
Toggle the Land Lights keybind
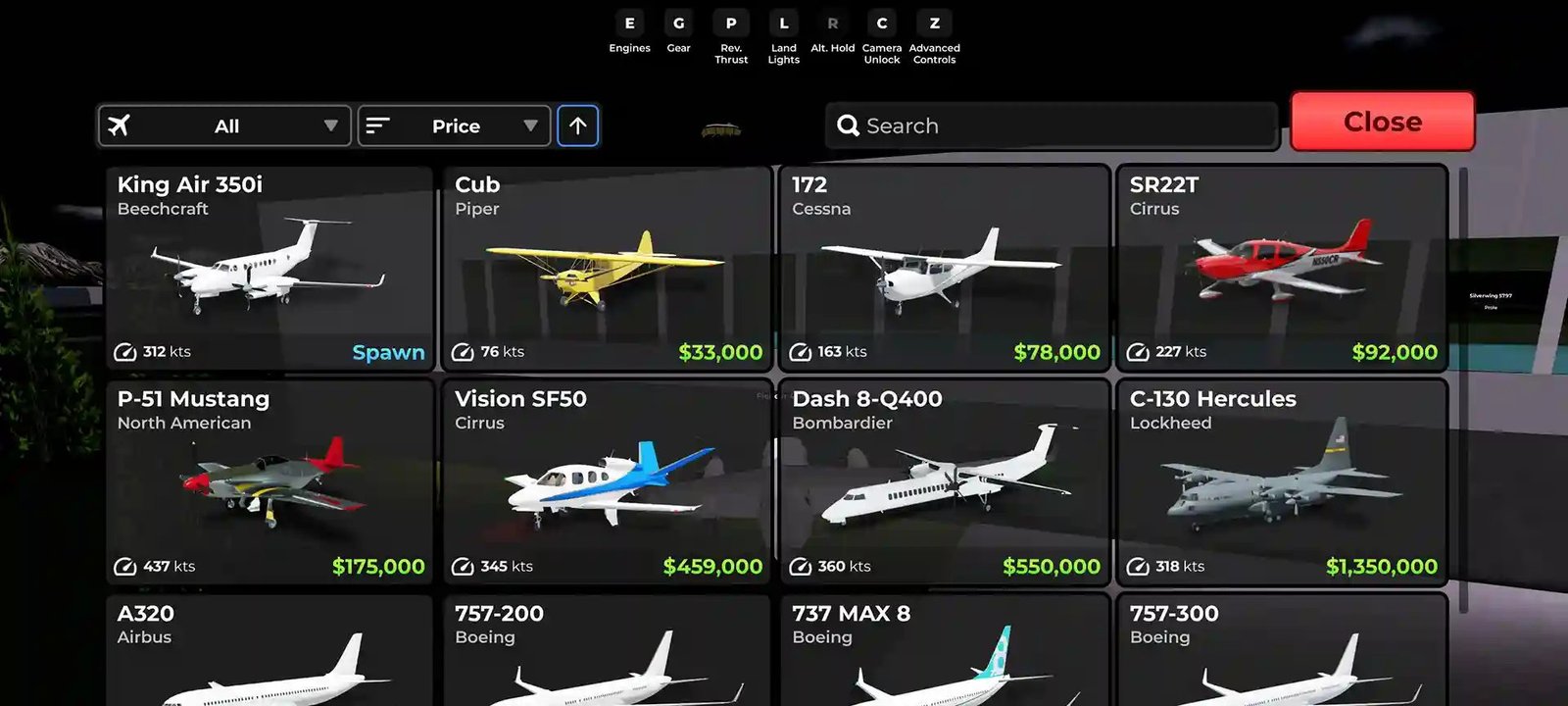click(782, 23)
